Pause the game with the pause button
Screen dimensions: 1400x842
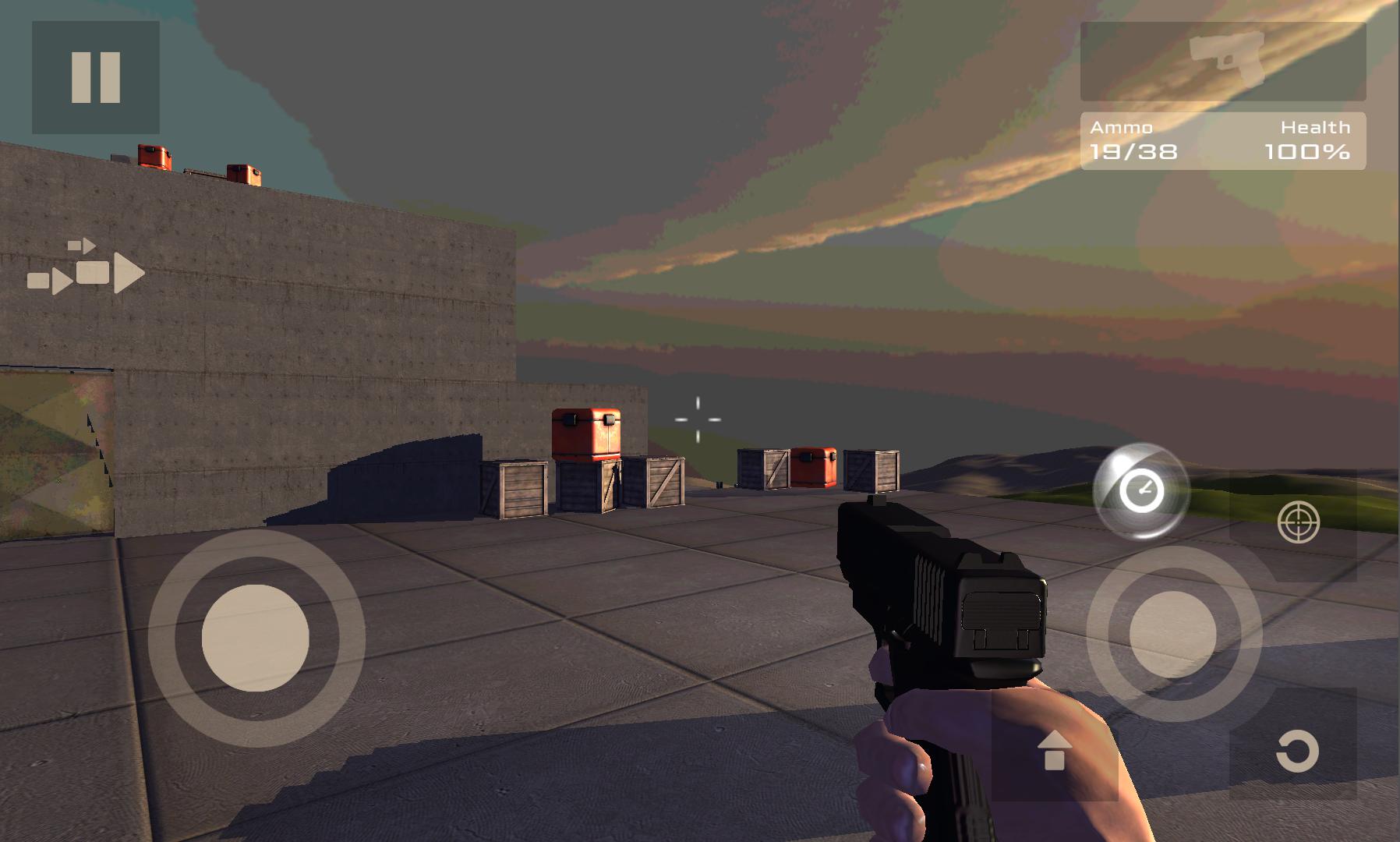pyautogui.click(x=96, y=77)
